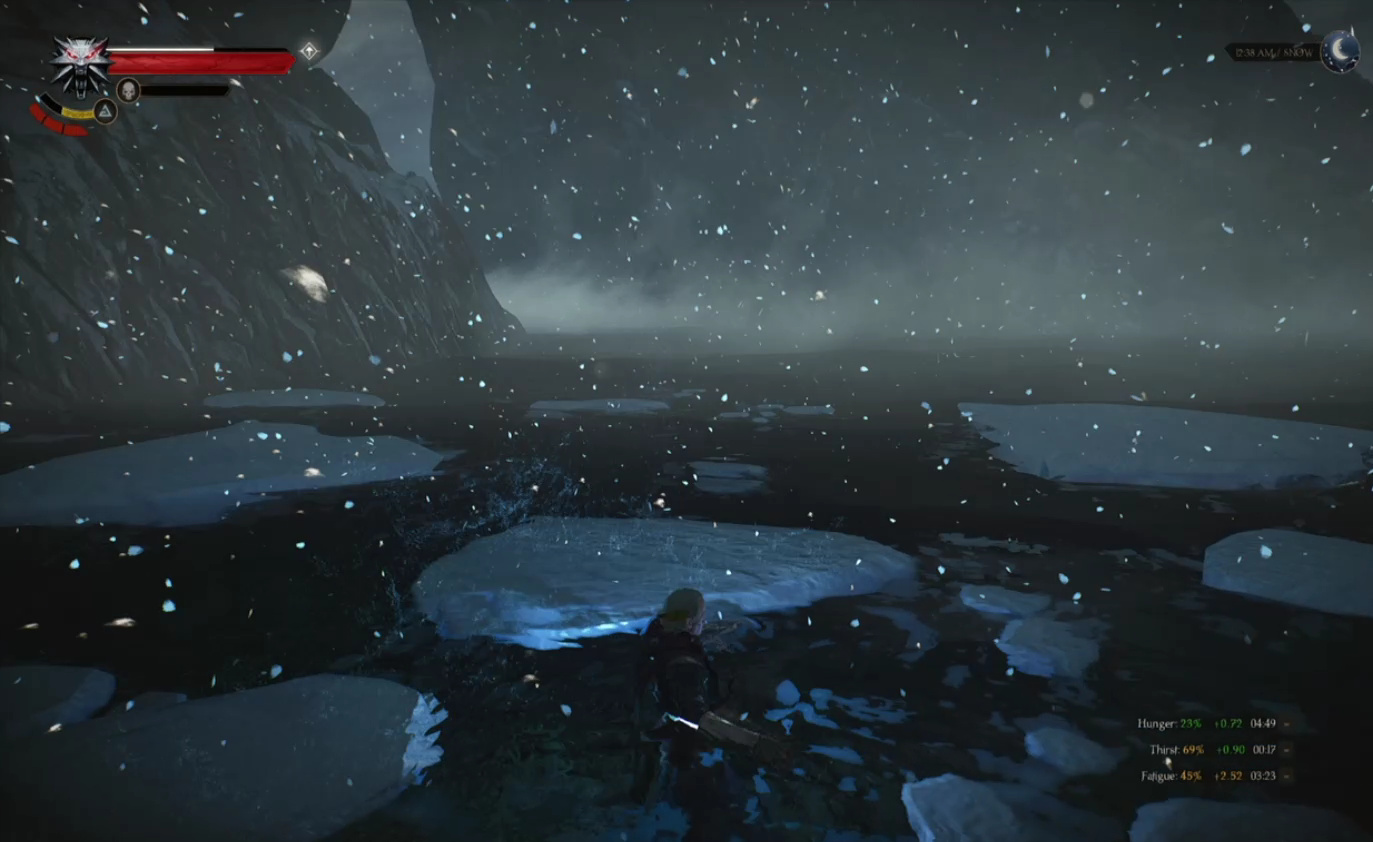The image size is (1373, 842).
Task: Select the Aard sign icon
Action: tap(105, 111)
